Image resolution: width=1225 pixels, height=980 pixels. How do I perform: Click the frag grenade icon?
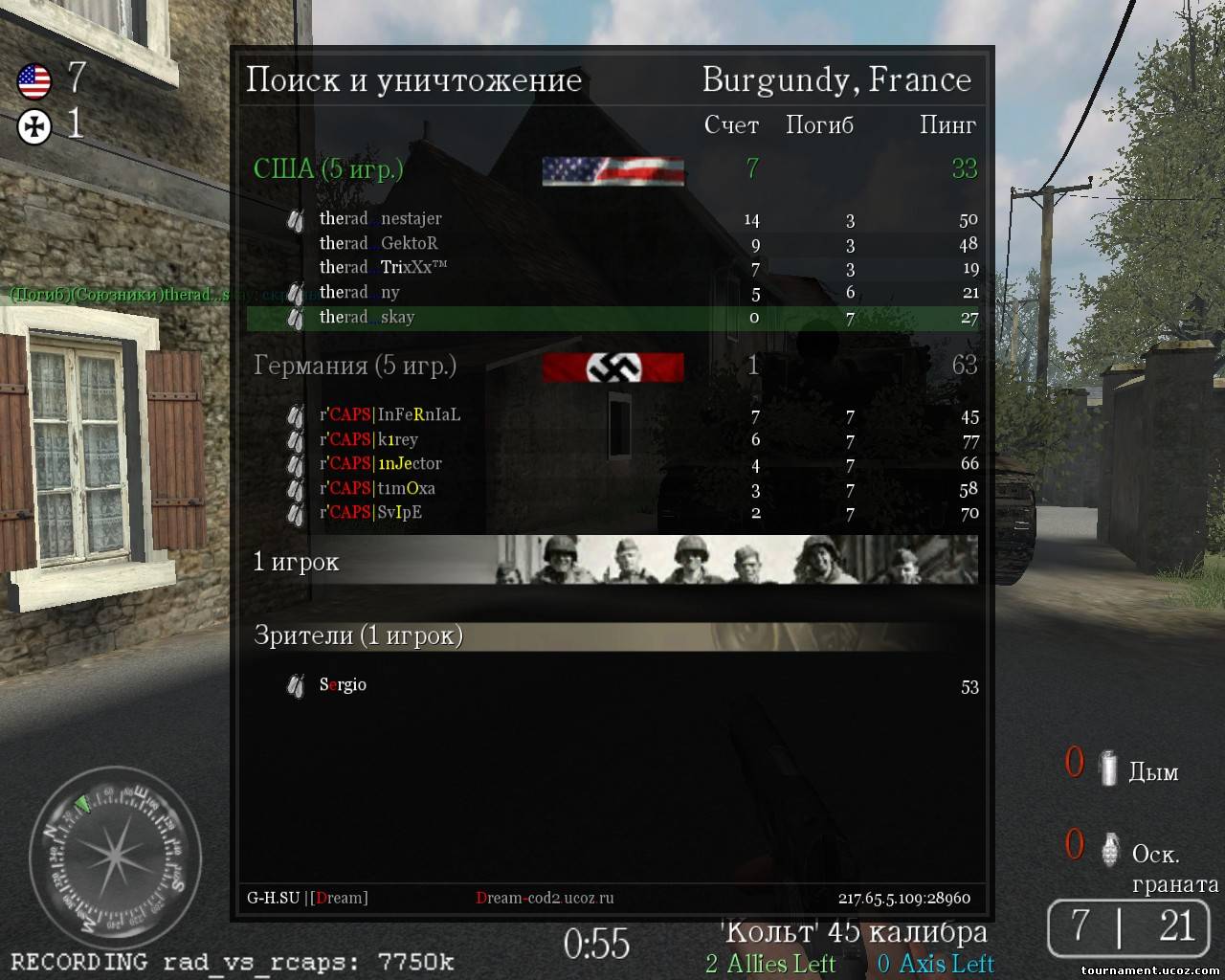pos(1110,849)
